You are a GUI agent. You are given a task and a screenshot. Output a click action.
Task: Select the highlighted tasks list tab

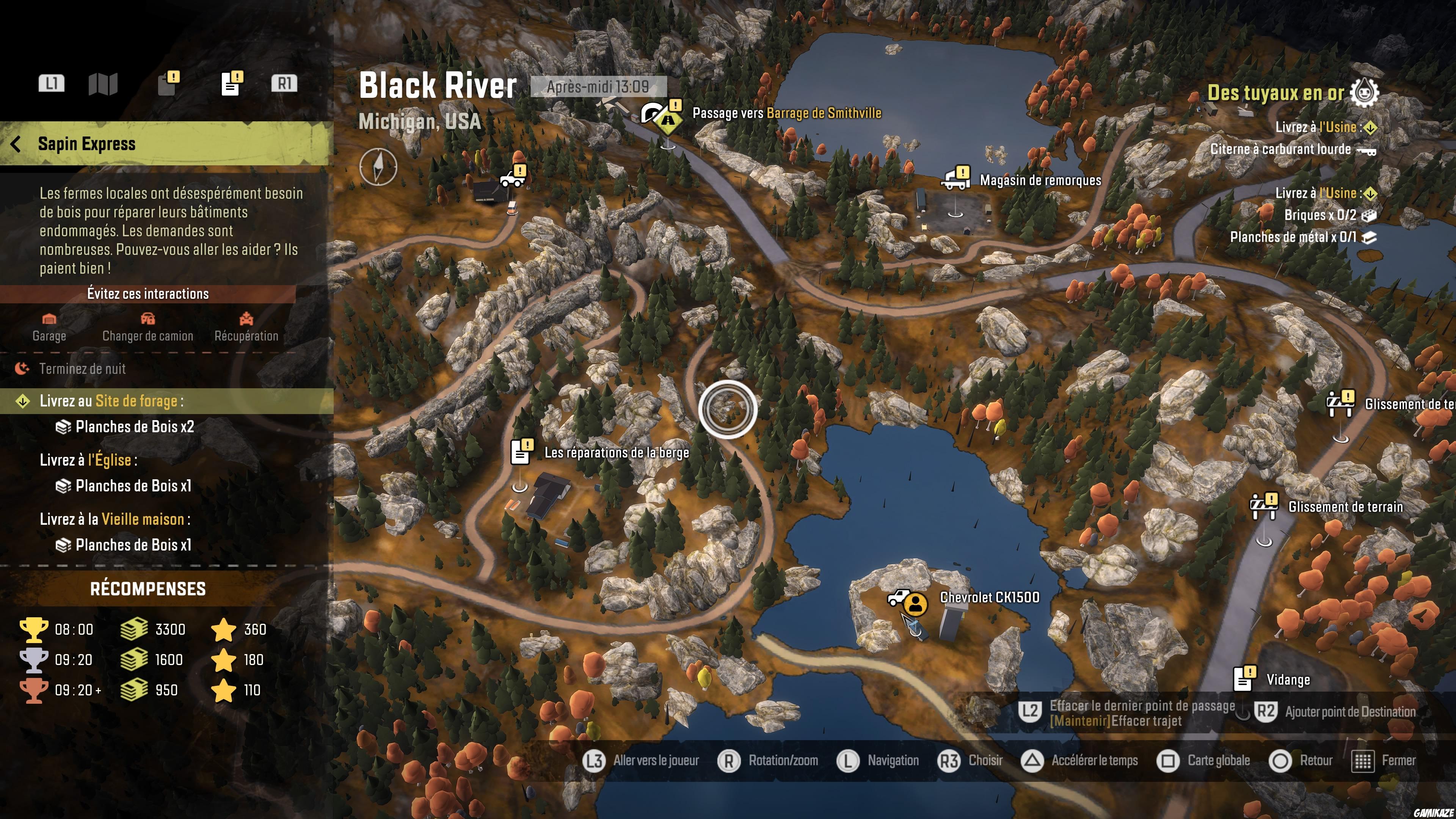(231, 84)
